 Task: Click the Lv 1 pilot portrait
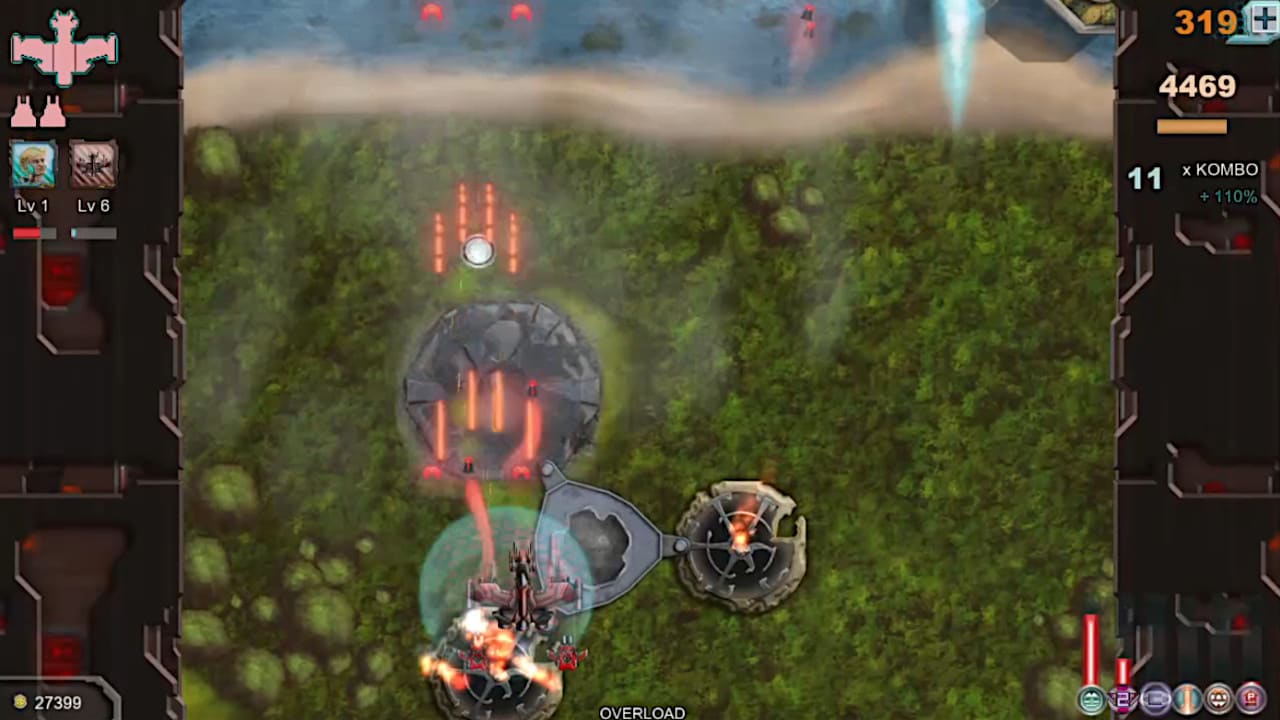(x=33, y=165)
